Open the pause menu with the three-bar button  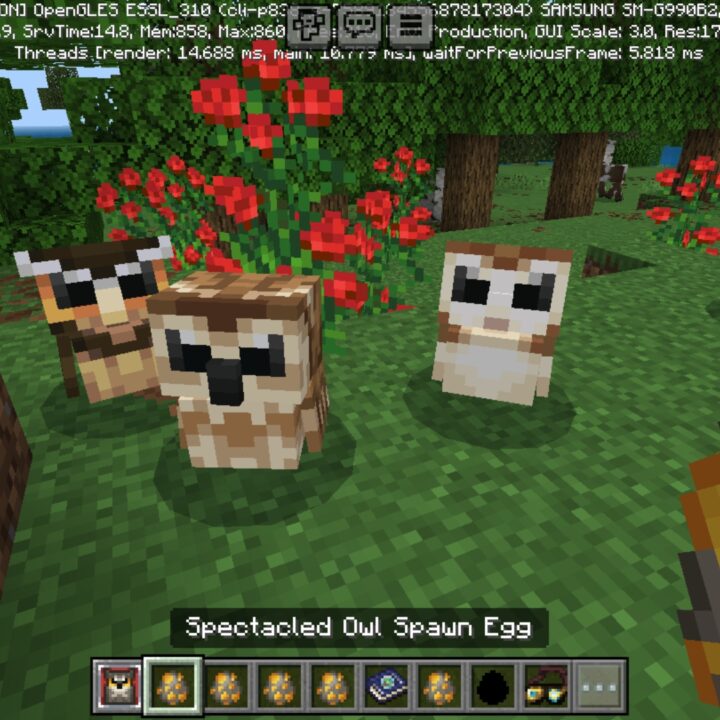point(410,23)
